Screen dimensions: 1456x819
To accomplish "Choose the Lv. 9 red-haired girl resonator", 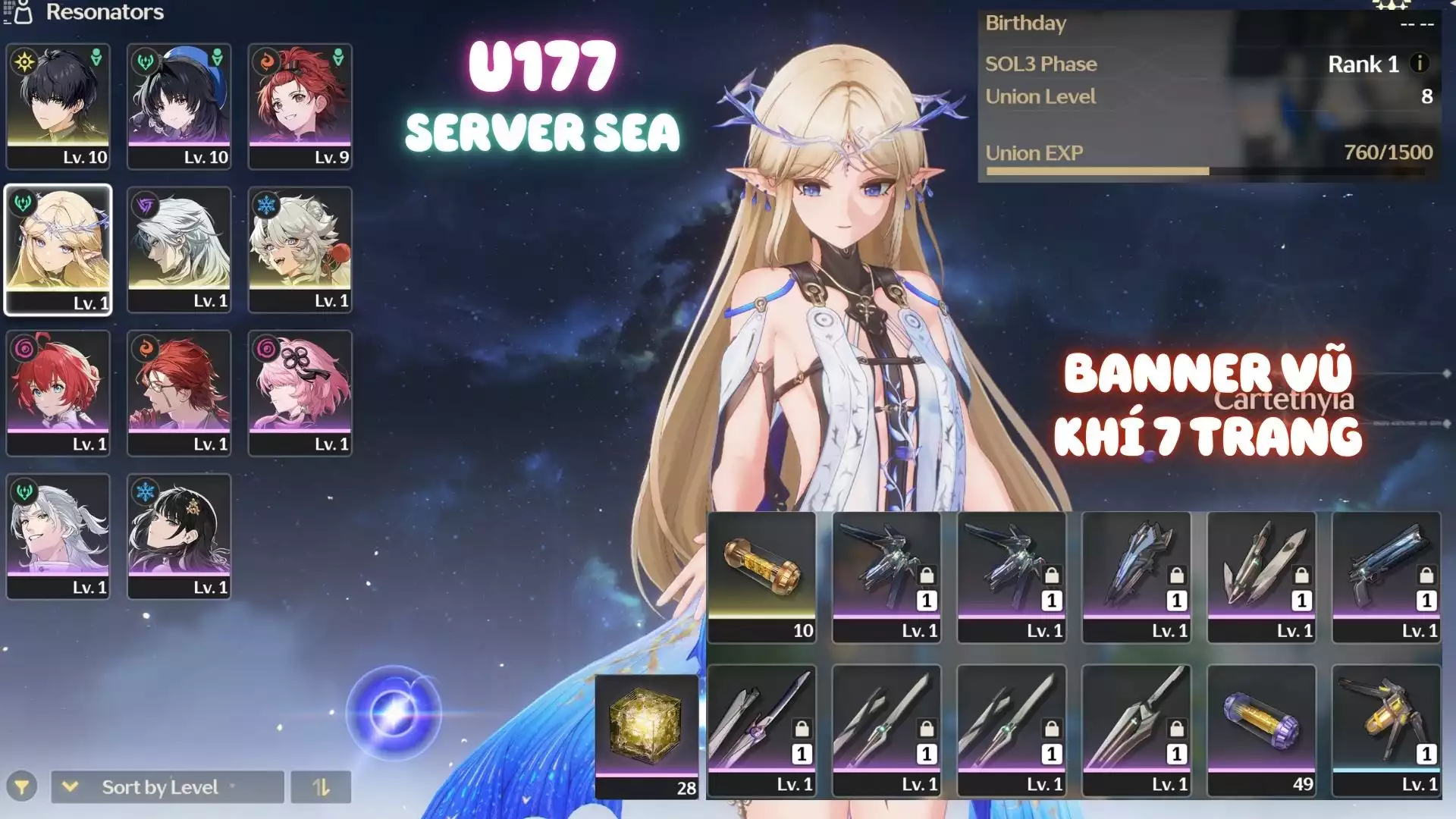I will pyautogui.click(x=300, y=105).
